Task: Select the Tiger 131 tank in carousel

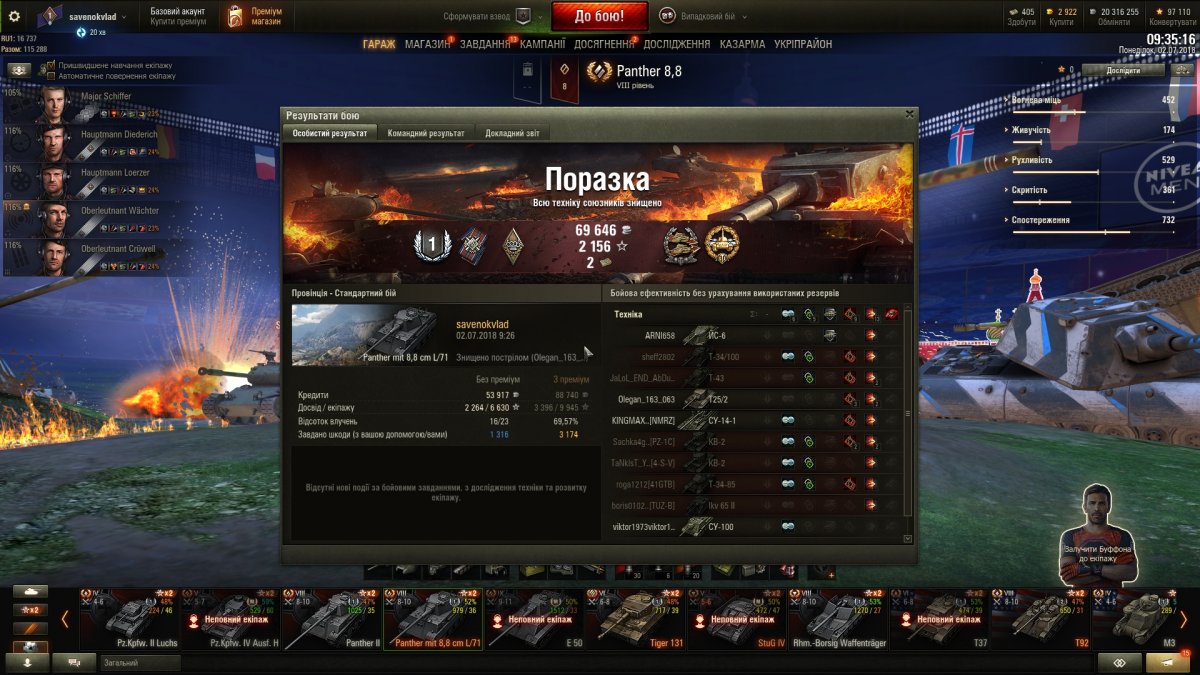Action: [x=634, y=620]
